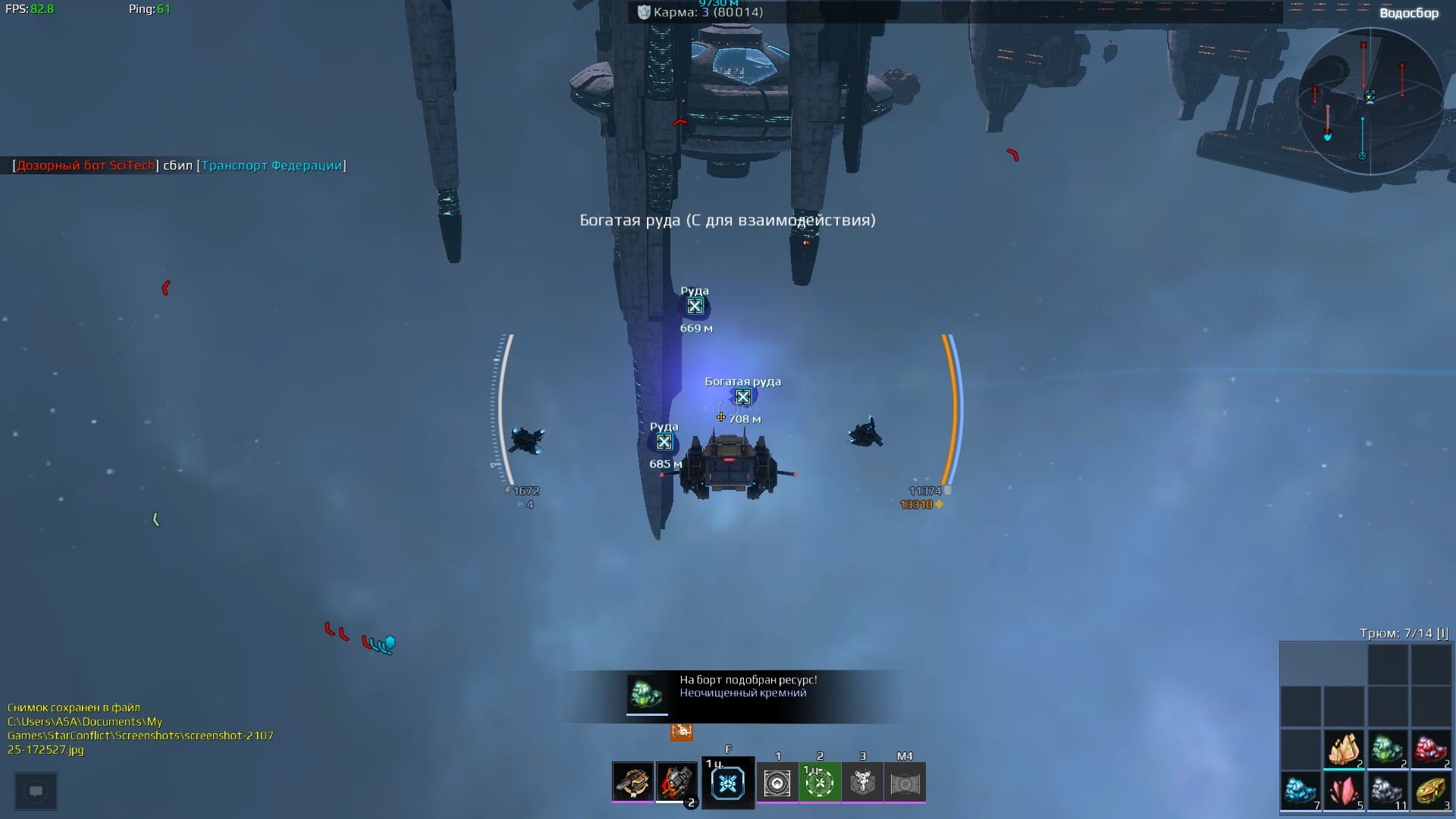Viewport: 1456px width, 819px height.
Task: Activate module 1 with chevron icon
Action: (x=777, y=783)
